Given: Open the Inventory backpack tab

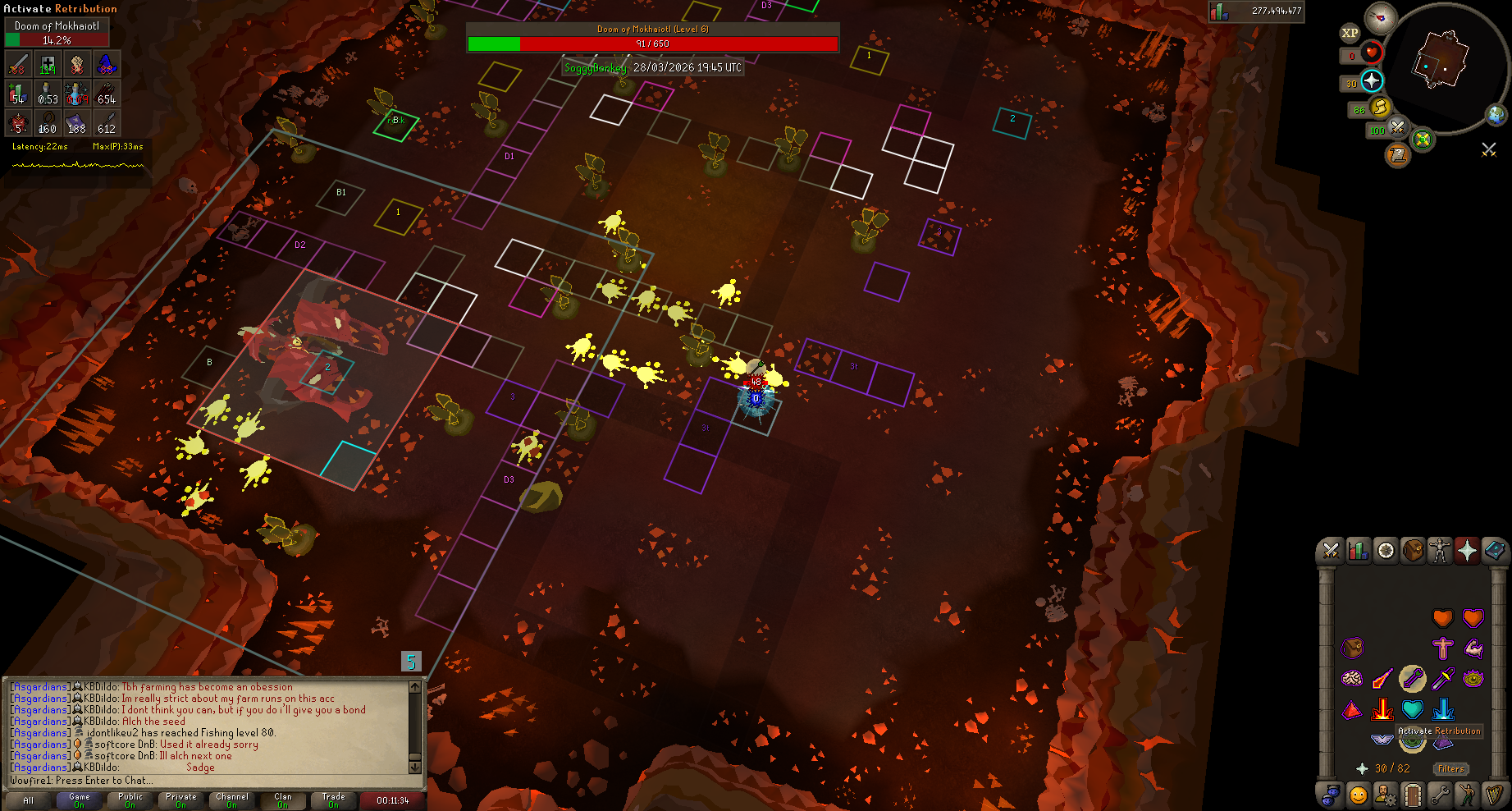Looking at the screenshot, I should [1413, 551].
